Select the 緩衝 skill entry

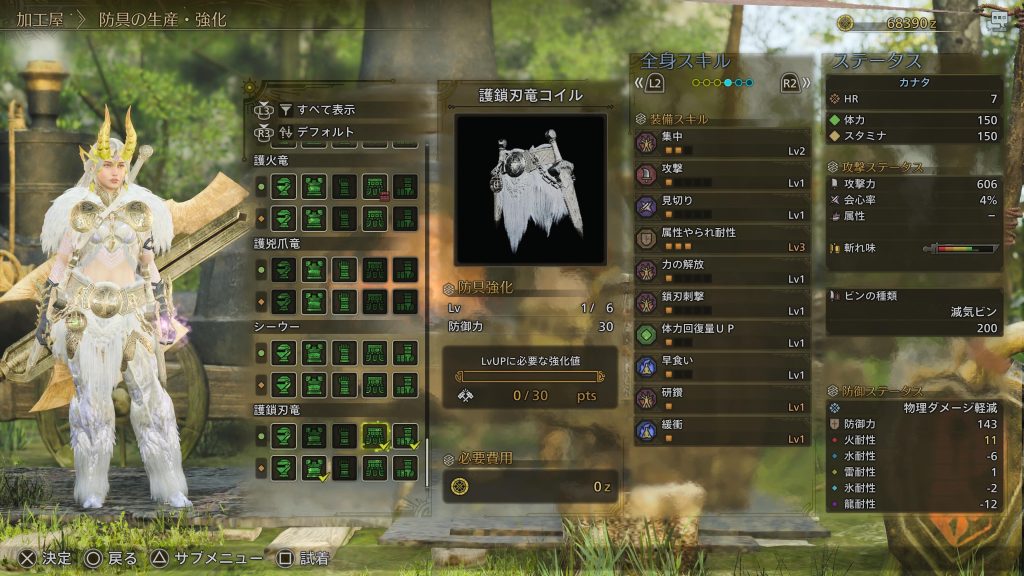point(721,431)
